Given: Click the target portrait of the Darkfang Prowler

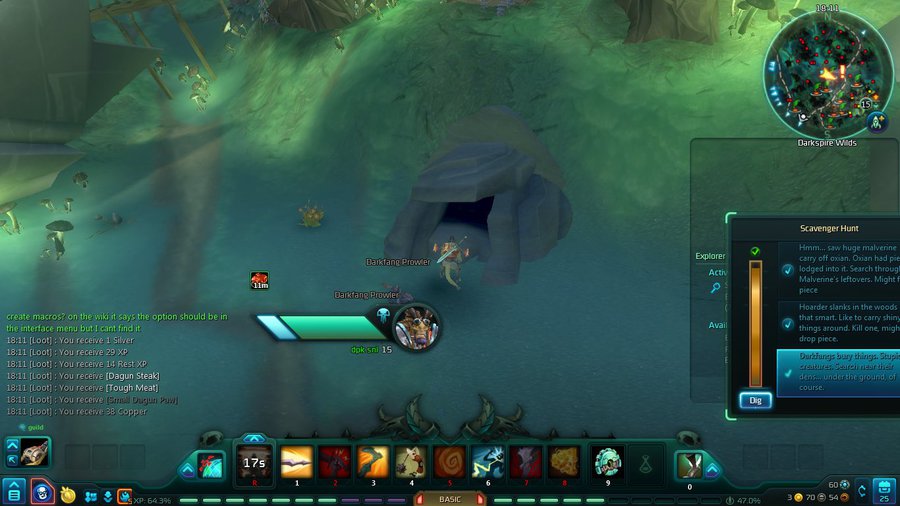Looking at the screenshot, I should tap(415, 325).
